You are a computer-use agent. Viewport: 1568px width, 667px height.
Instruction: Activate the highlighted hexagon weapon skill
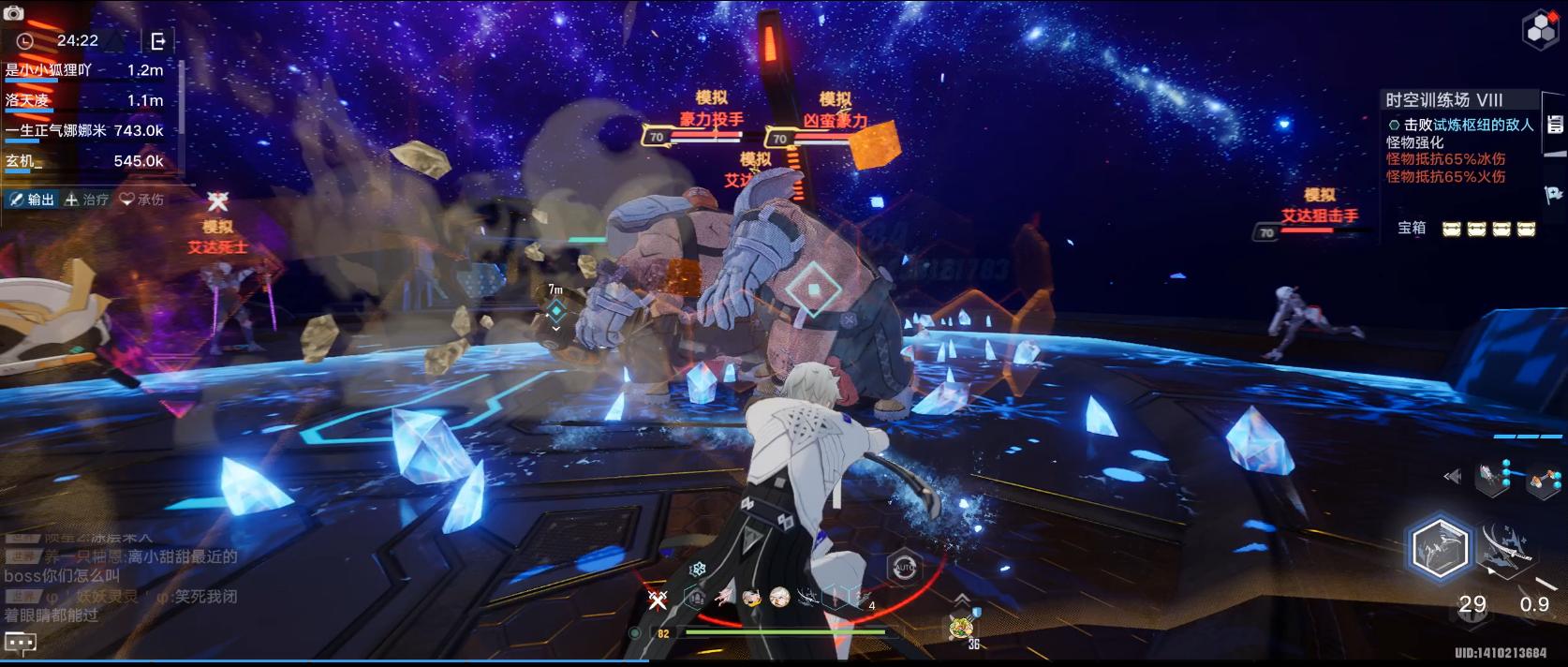click(x=1439, y=547)
